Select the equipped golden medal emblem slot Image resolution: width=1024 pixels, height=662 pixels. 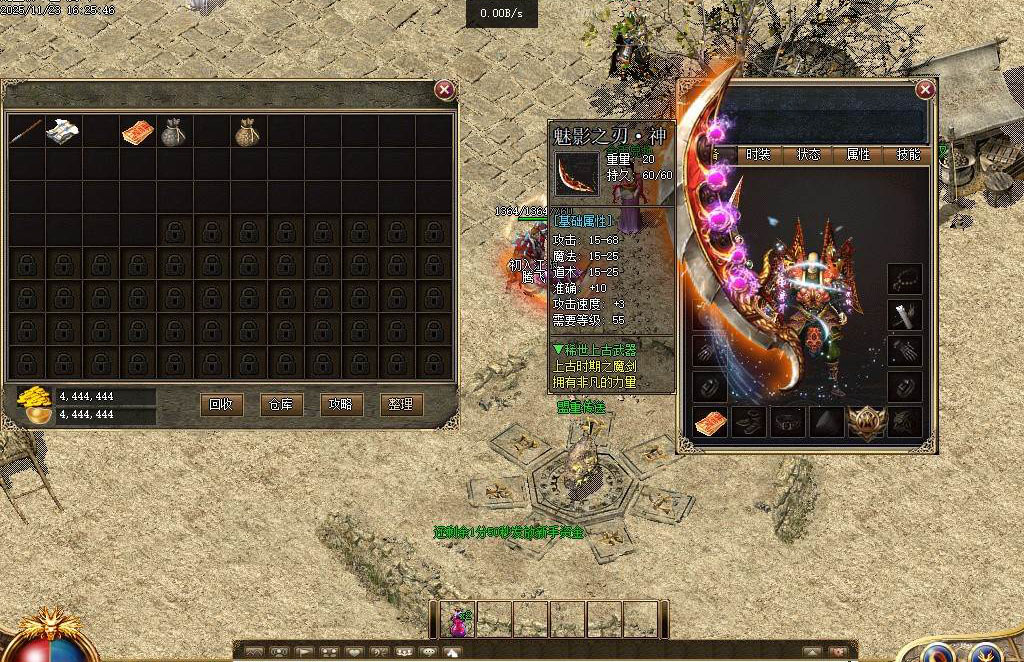[867, 422]
